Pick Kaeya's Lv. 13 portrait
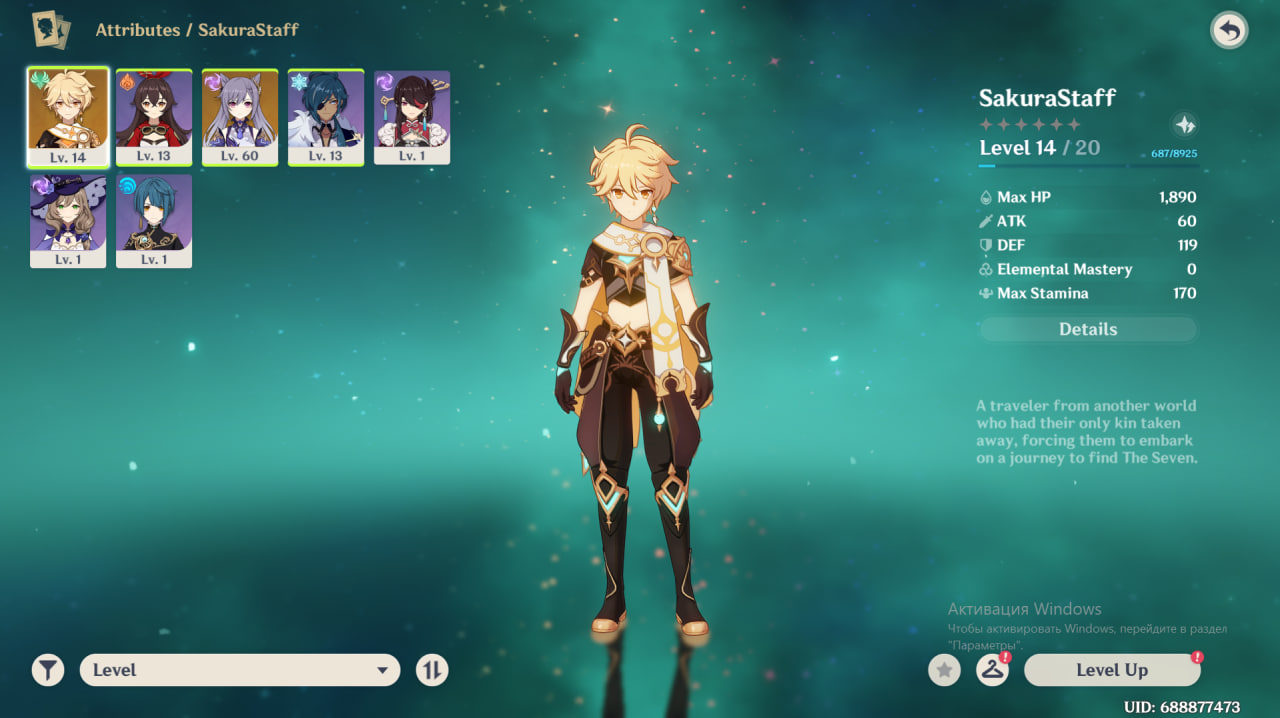The height and width of the screenshot is (718, 1280). [326, 117]
